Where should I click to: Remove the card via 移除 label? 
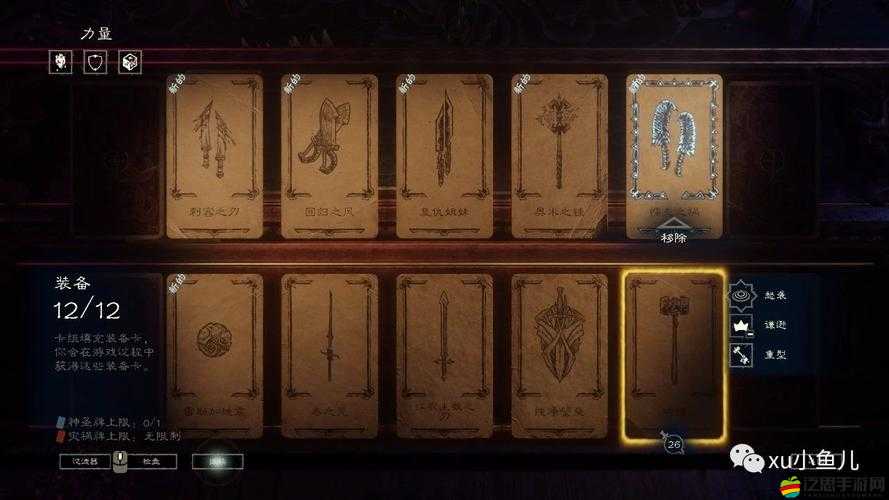(673, 237)
